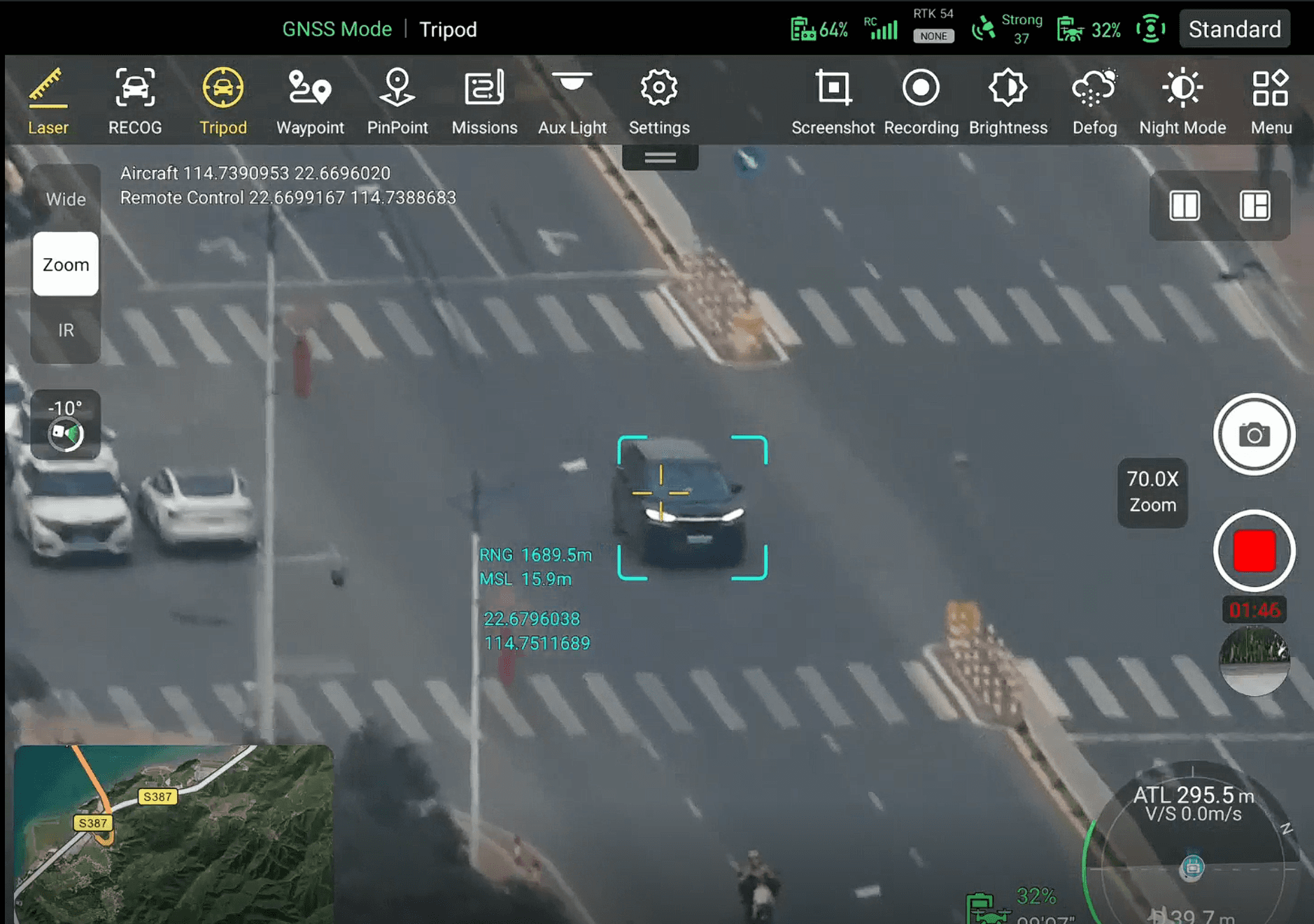Stop the active video recording
Viewport: 1314px width, 924px height.
(x=1255, y=550)
